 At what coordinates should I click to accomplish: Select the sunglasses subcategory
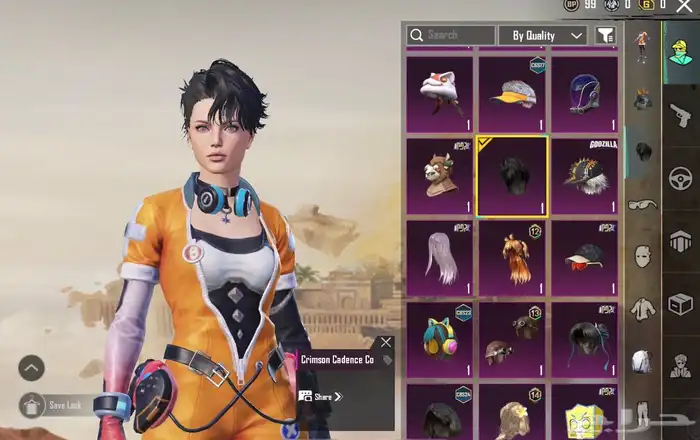(642, 205)
